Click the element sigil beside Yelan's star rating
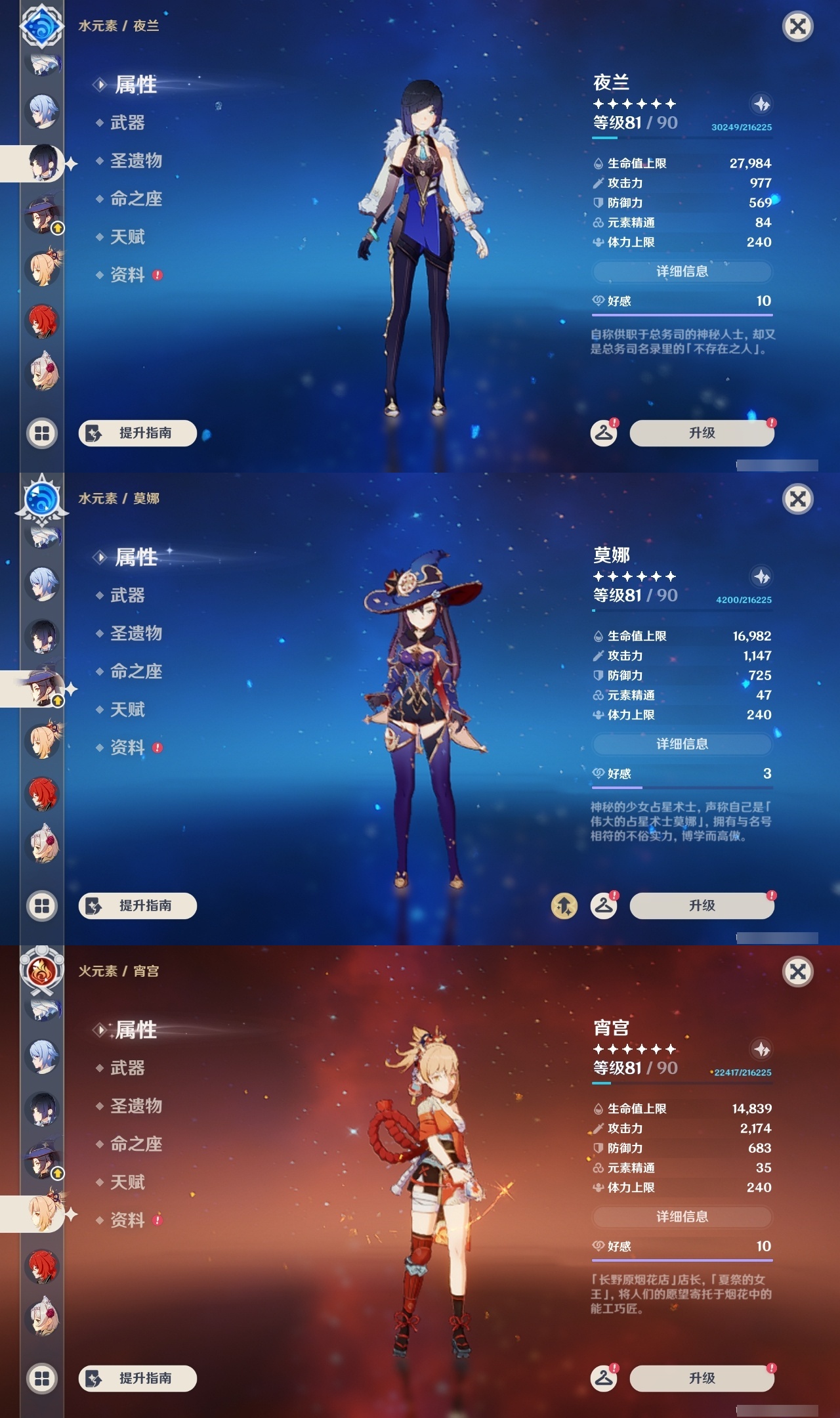This screenshot has width=840, height=1418. [761, 103]
